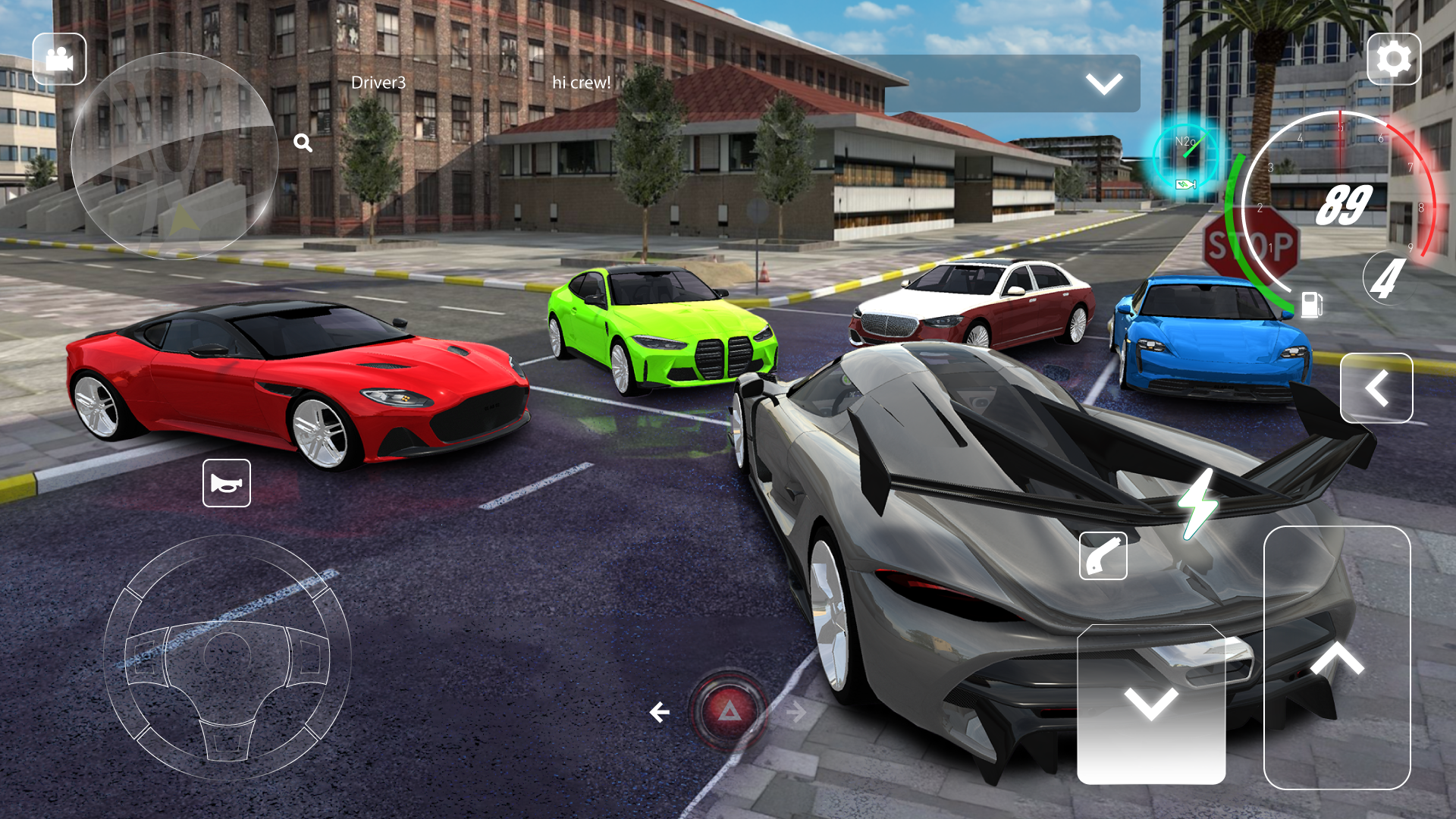Enable hazard lights with the triangle button
Viewport: 1456px width, 819px height.
[x=730, y=713]
